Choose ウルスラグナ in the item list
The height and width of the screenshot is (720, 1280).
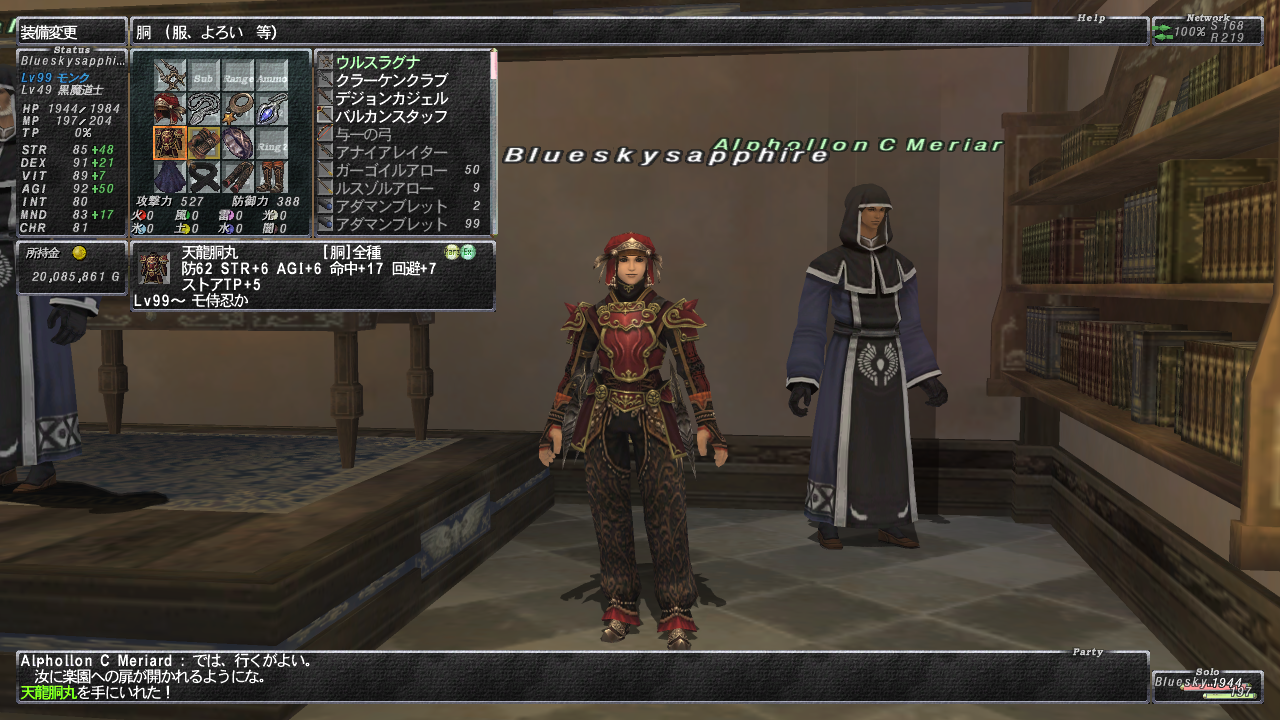click(x=378, y=62)
